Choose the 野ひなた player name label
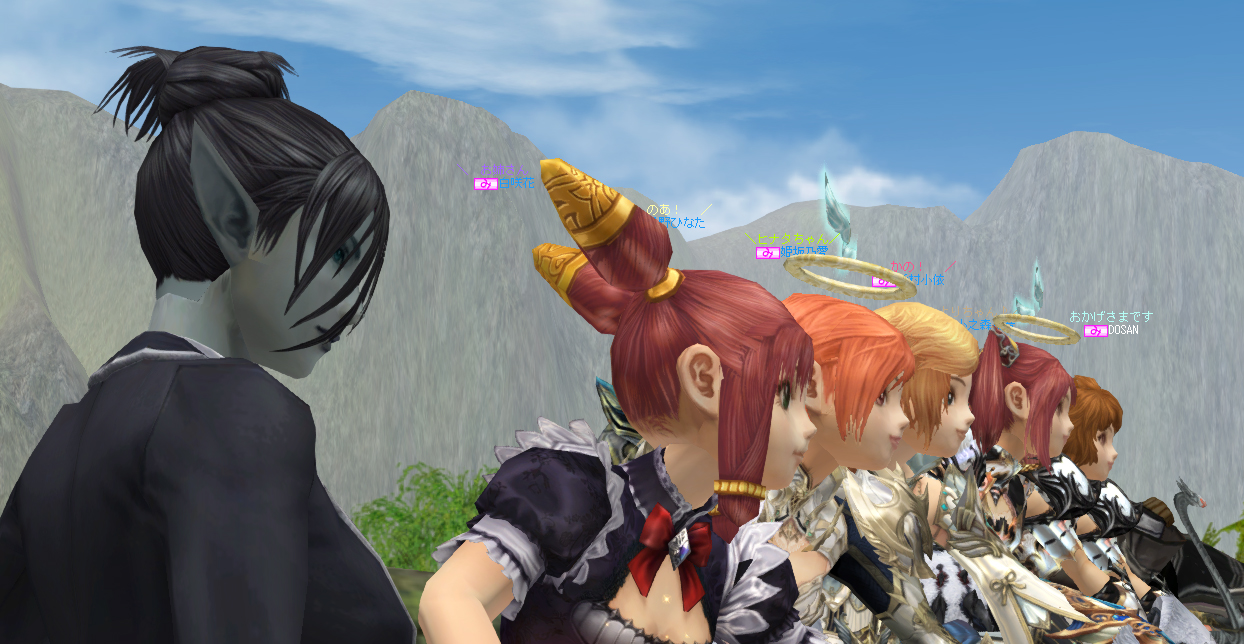 (x=681, y=223)
